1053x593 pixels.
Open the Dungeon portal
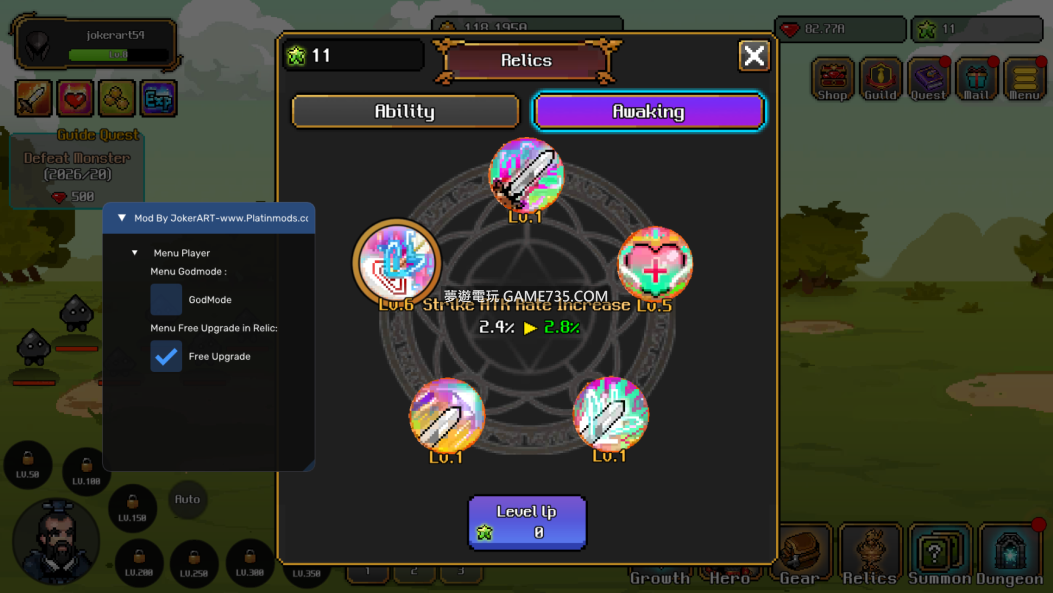(1009, 553)
